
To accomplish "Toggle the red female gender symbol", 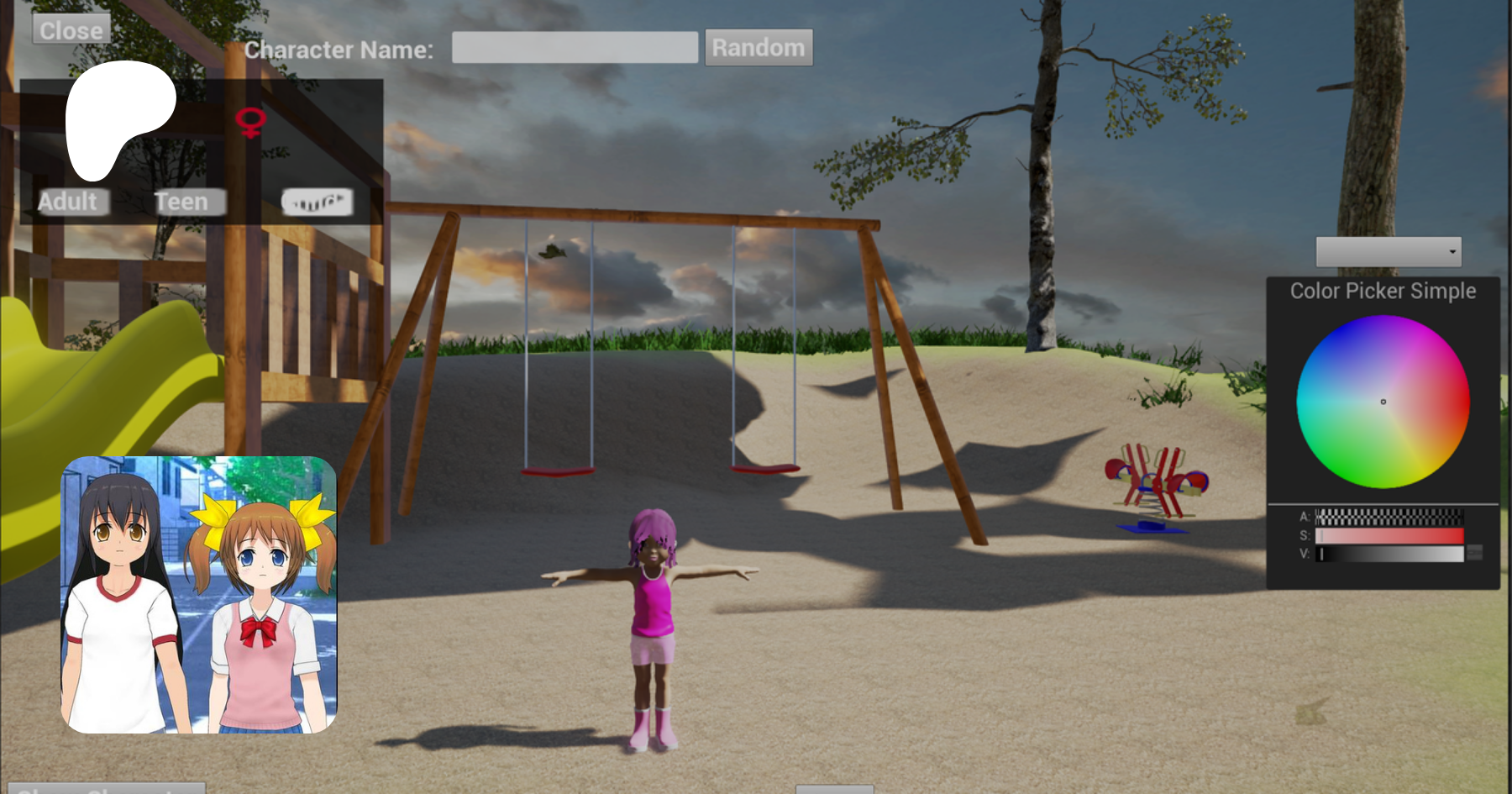I will (x=250, y=122).
